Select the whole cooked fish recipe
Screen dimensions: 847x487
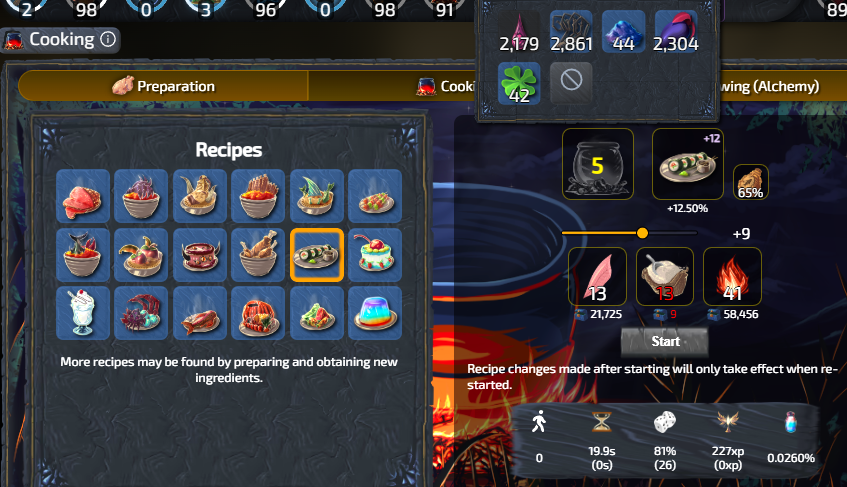pyautogui.click(x=200, y=312)
